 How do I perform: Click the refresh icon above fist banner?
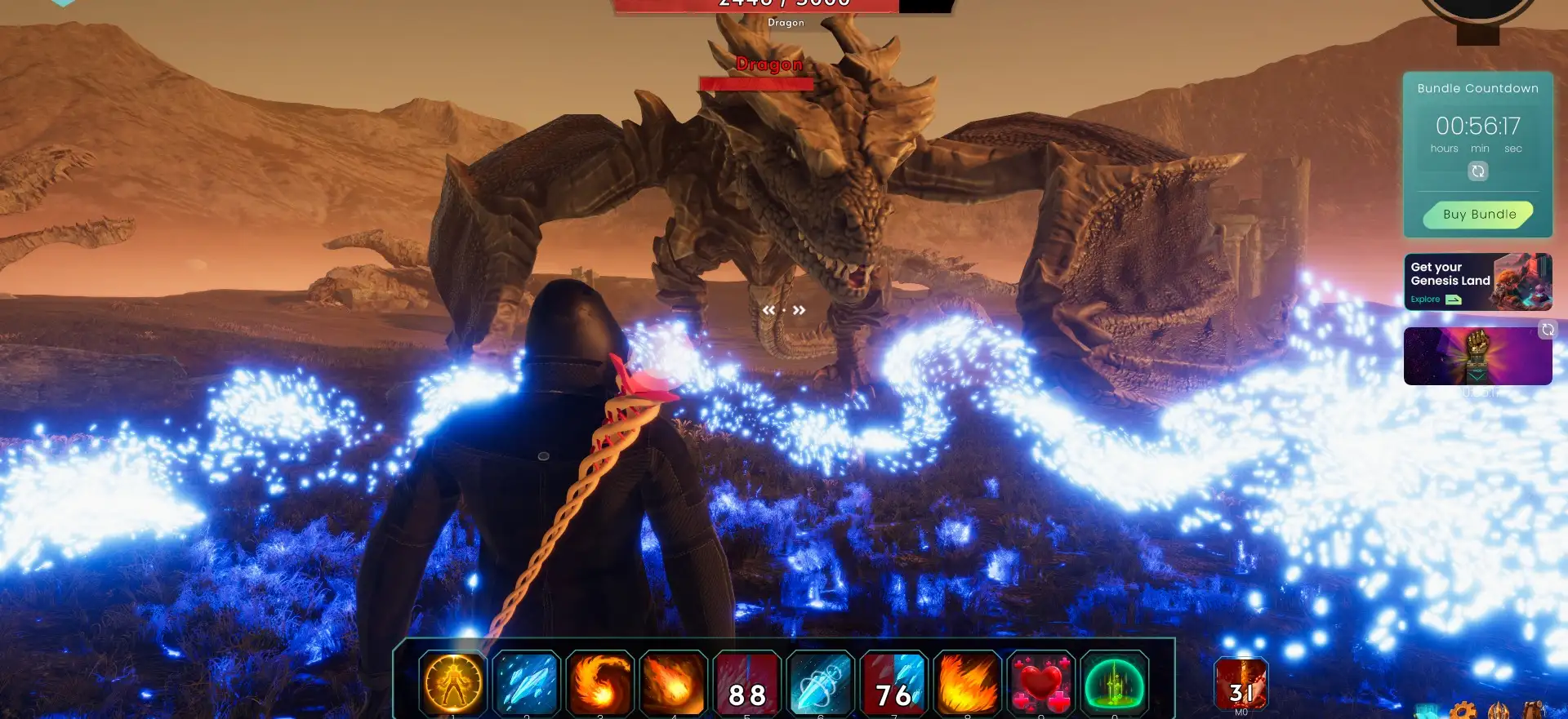1548,330
